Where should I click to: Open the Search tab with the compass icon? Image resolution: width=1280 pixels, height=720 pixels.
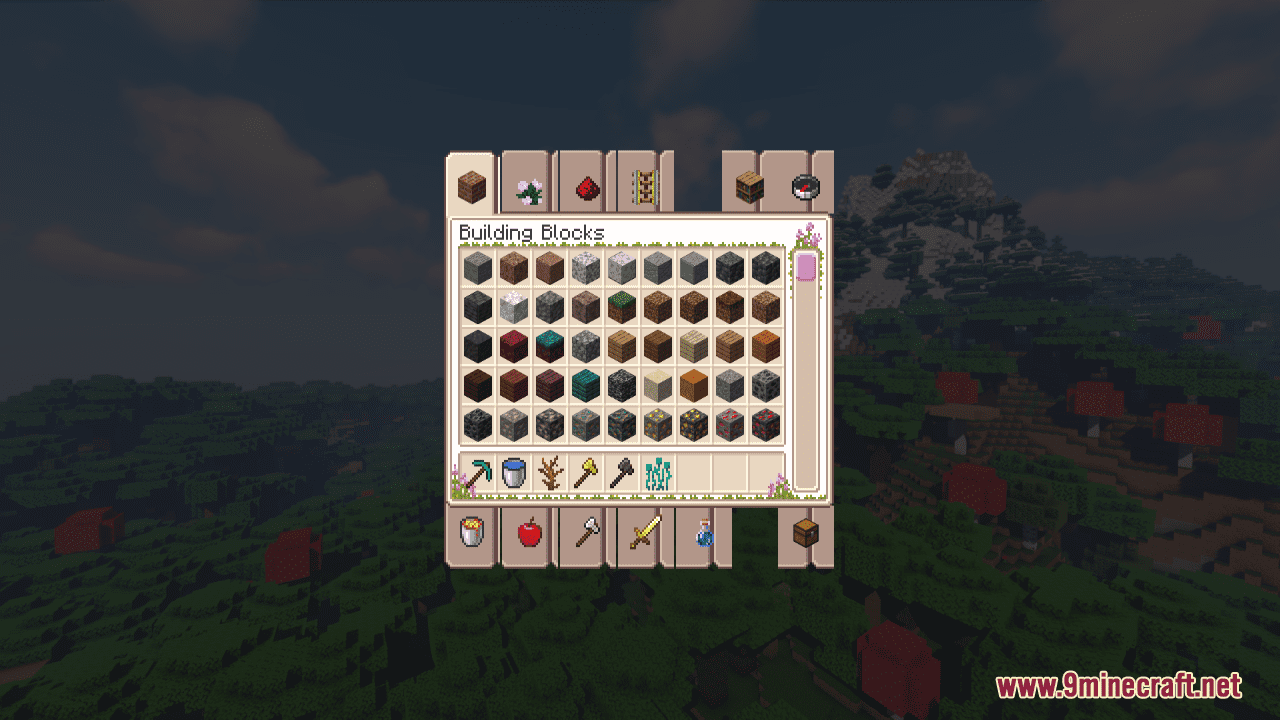point(808,186)
